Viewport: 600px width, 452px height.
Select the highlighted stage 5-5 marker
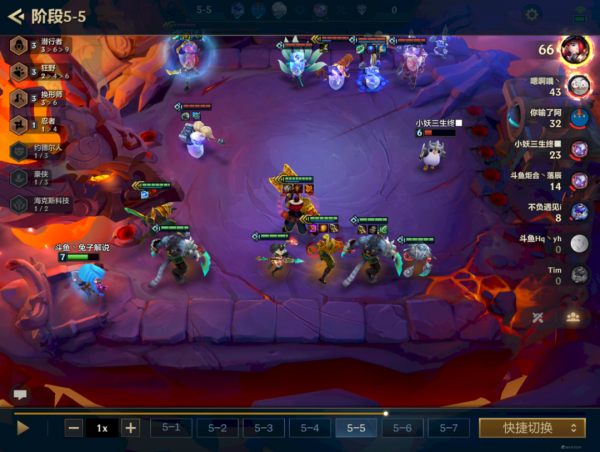coord(356,427)
